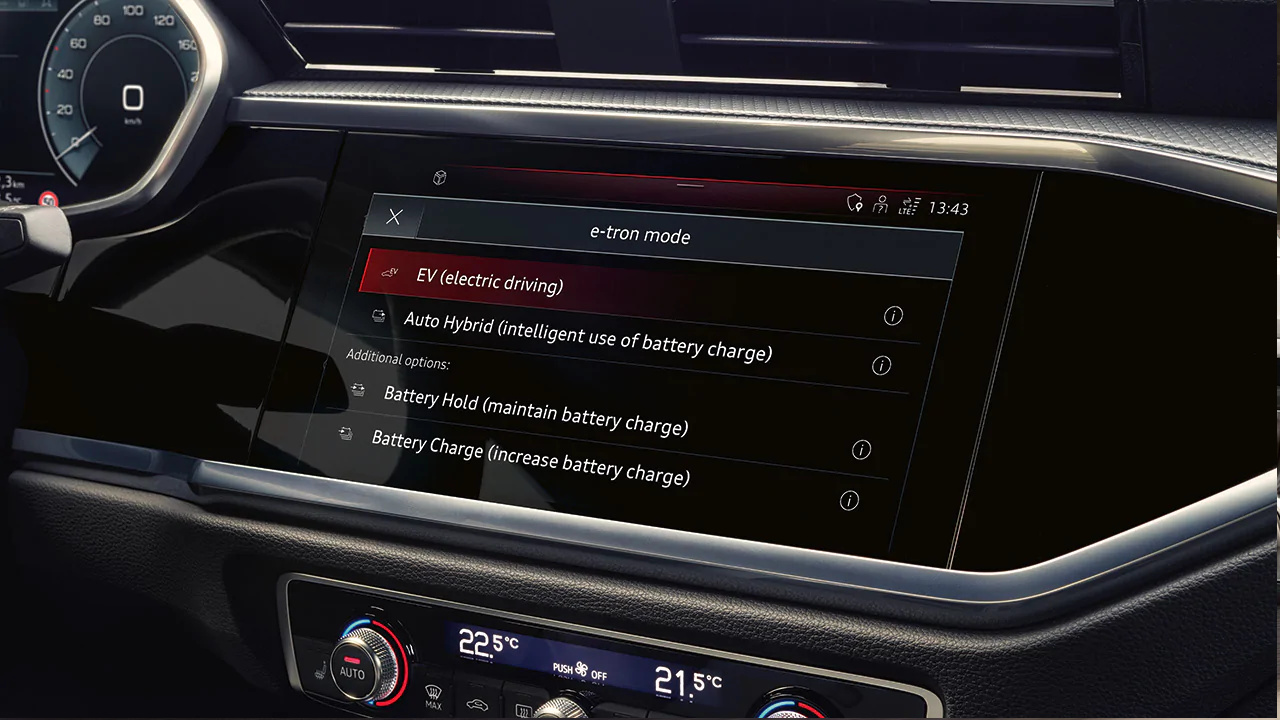Choose Auto Hybrid mode
Screen dimensions: 1280x720
[x=587, y=336]
